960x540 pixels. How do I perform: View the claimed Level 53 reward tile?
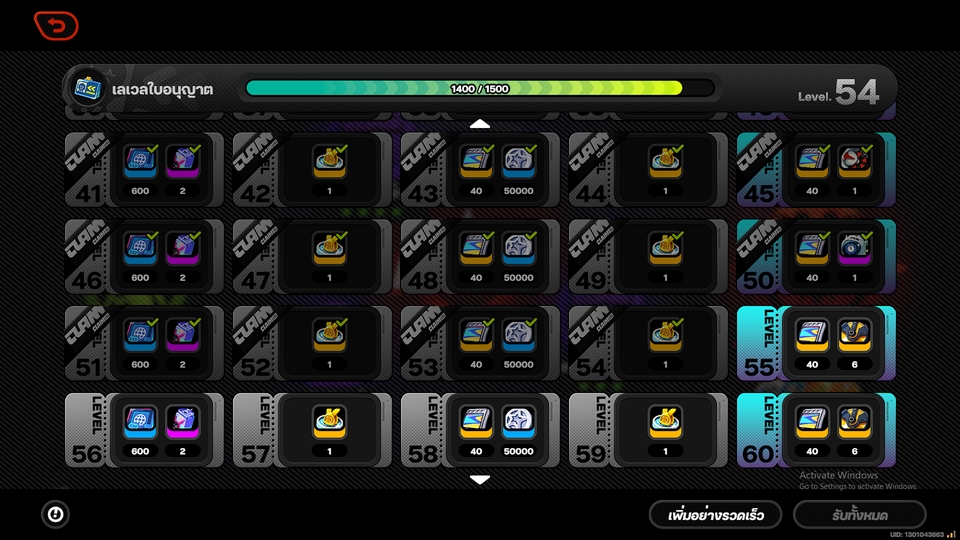pos(480,343)
